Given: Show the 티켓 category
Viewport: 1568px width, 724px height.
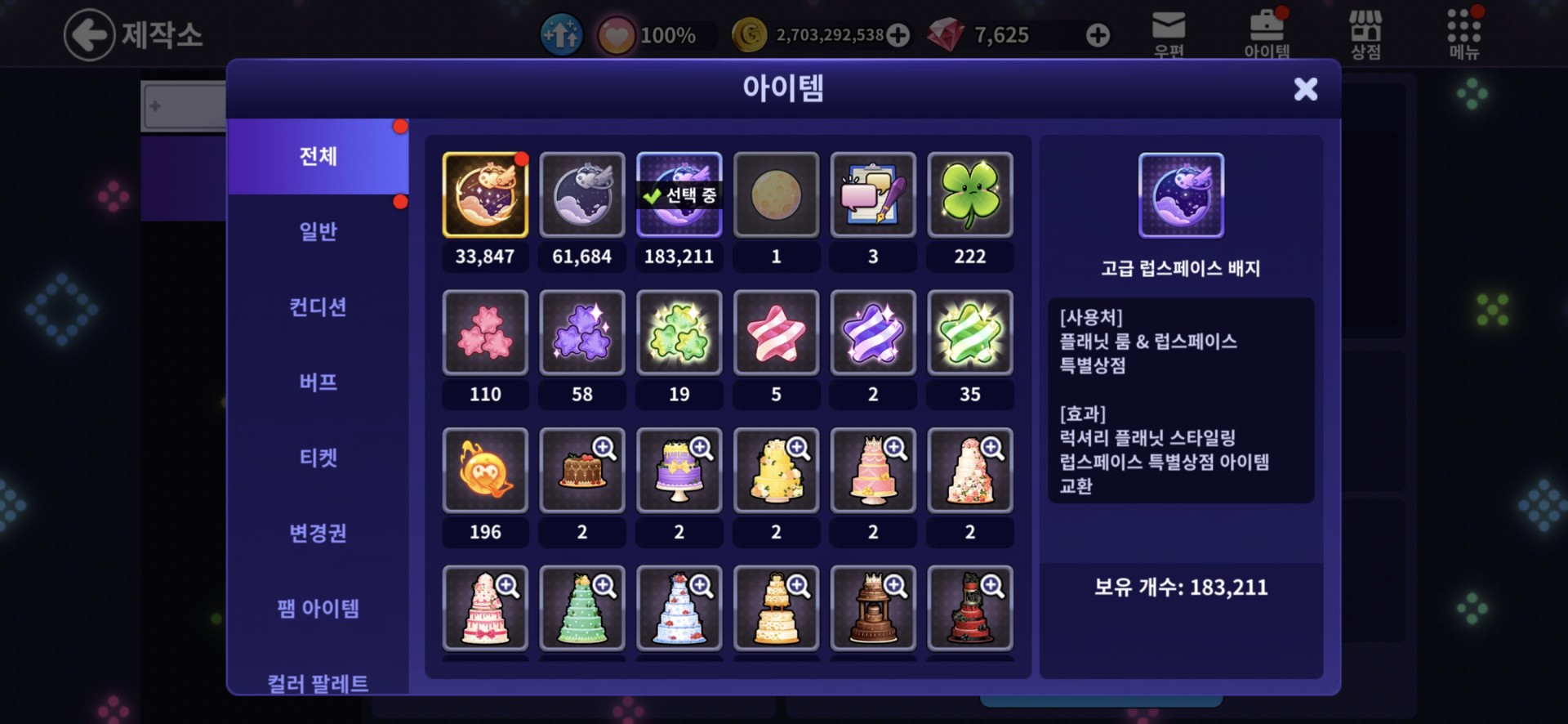Looking at the screenshot, I should [x=318, y=458].
